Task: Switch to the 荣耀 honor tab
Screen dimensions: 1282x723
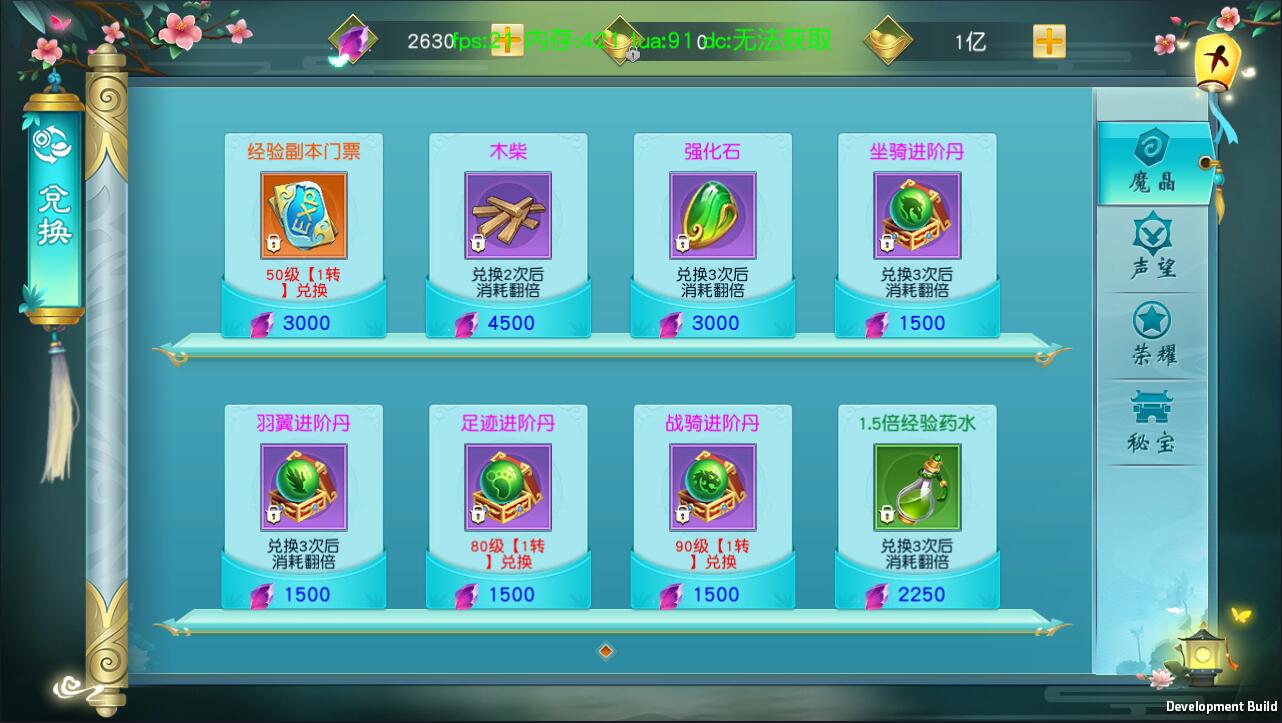Action: (1153, 336)
